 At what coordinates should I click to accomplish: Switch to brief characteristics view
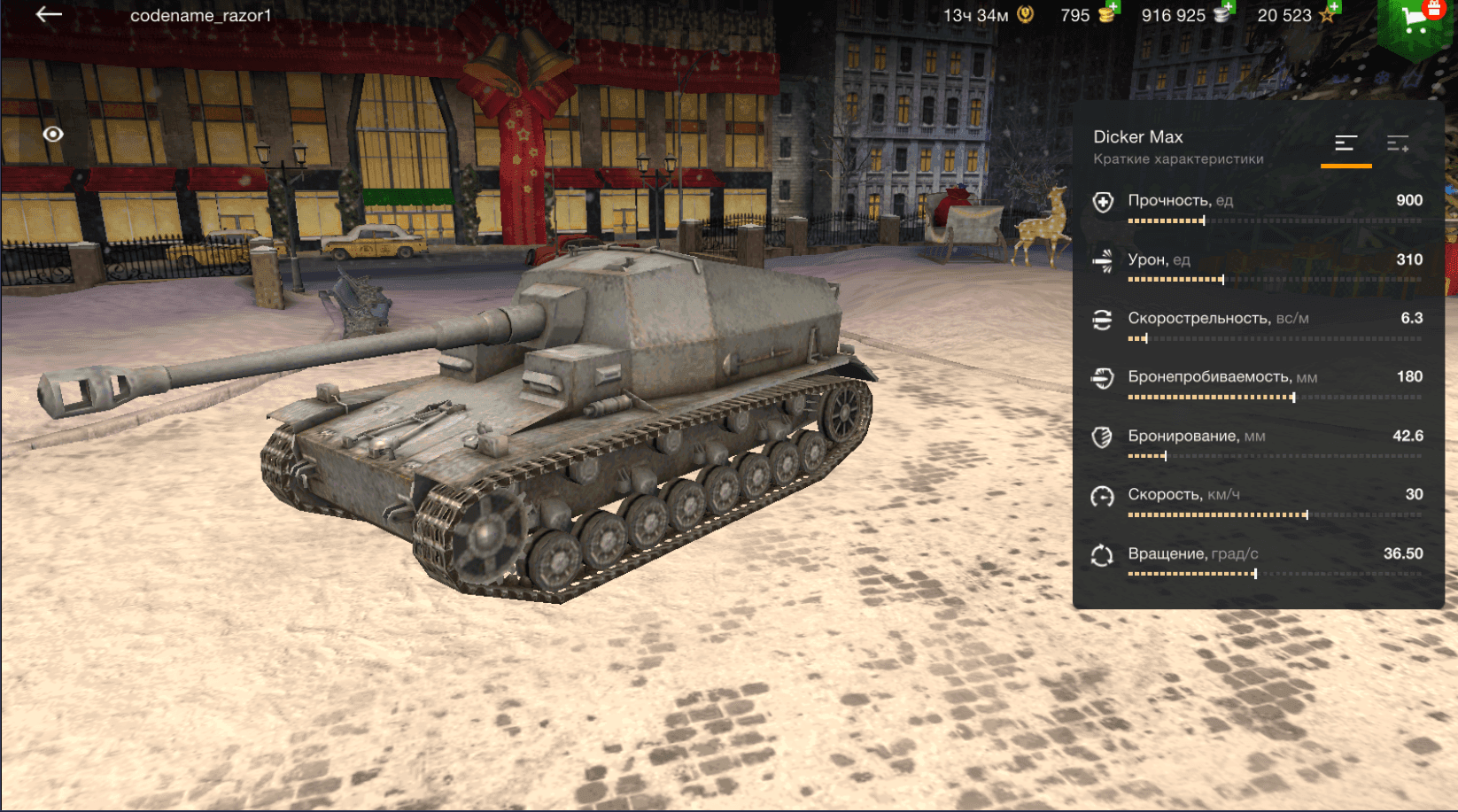[x=1345, y=144]
